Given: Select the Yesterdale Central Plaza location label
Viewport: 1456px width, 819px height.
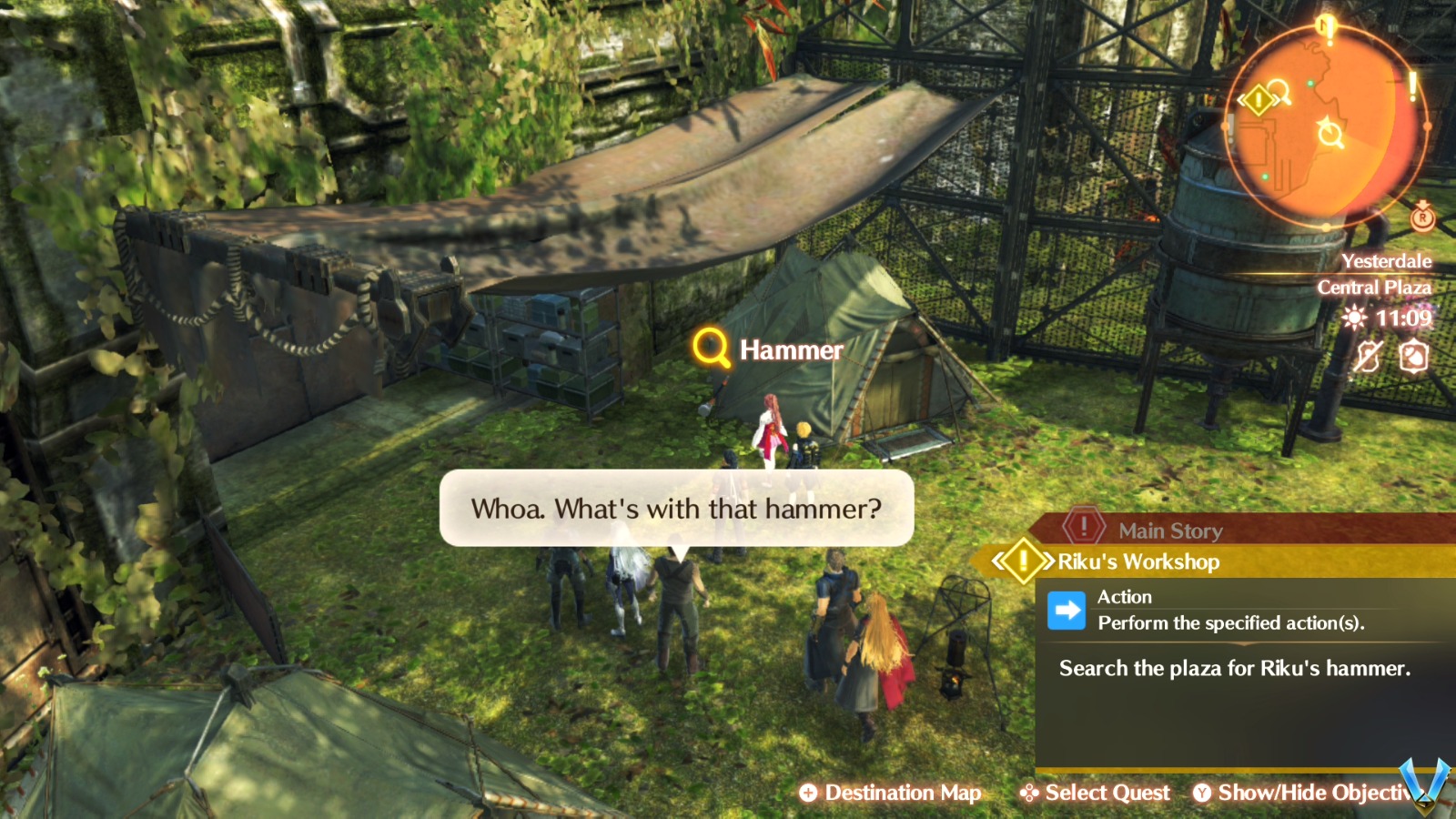Looking at the screenshot, I should point(1376,275).
